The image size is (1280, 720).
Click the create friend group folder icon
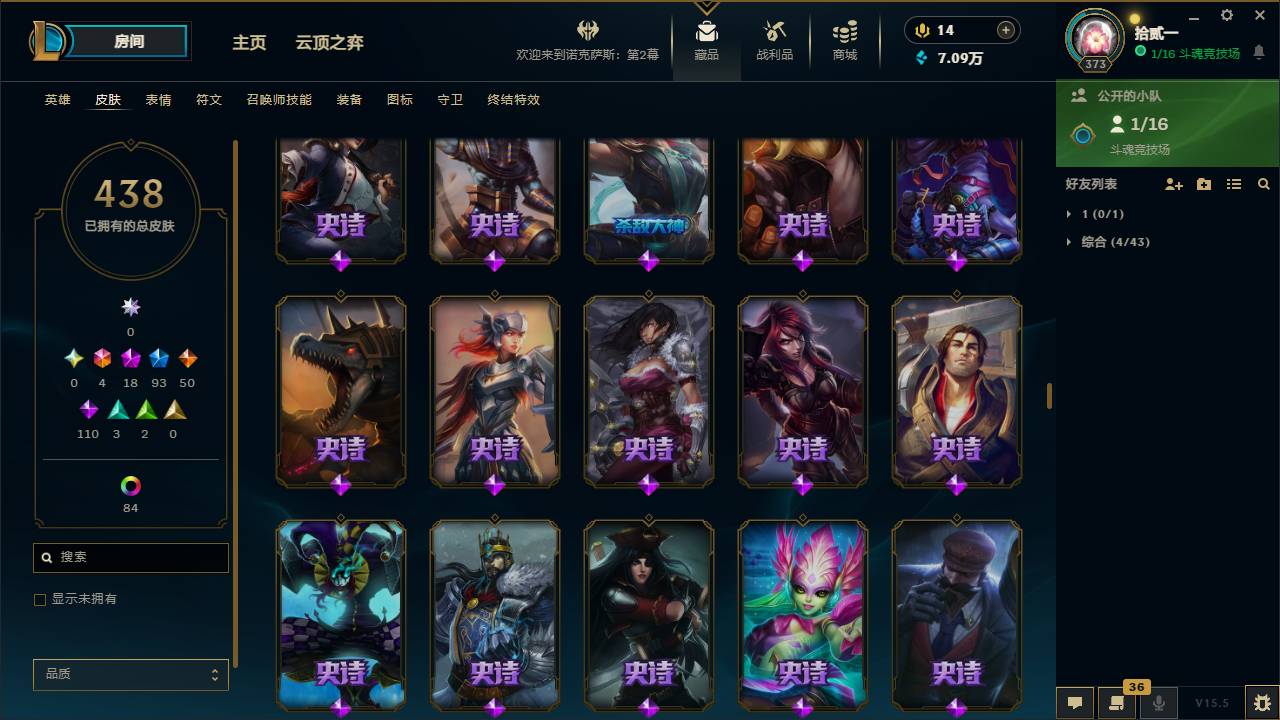coord(1203,184)
